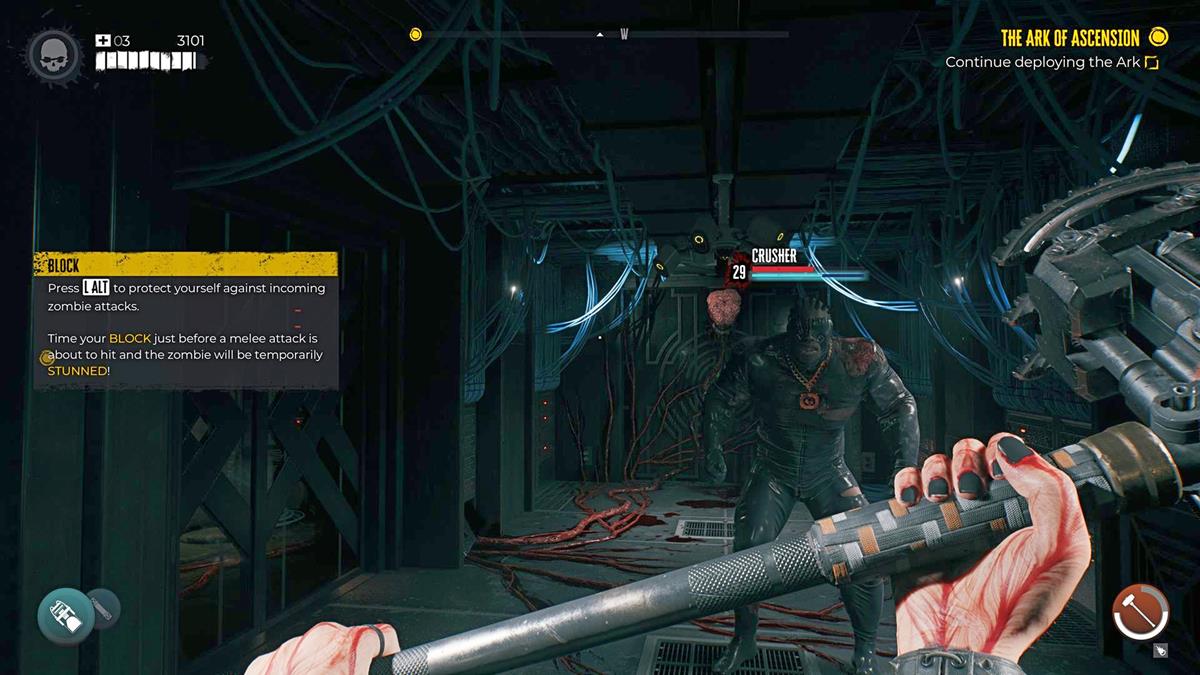The width and height of the screenshot is (1200, 675).
Task: Click the small weapon perk icon
Action: click(1161, 651)
